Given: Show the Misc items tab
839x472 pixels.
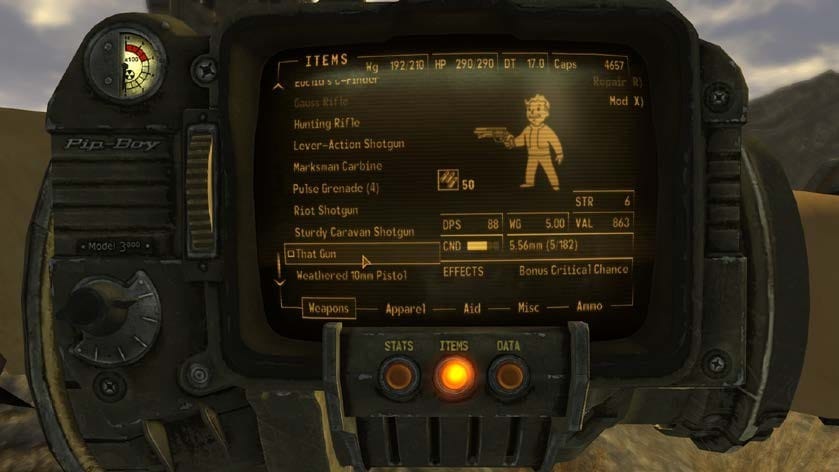Looking at the screenshot, I should (x=528, y=308).
